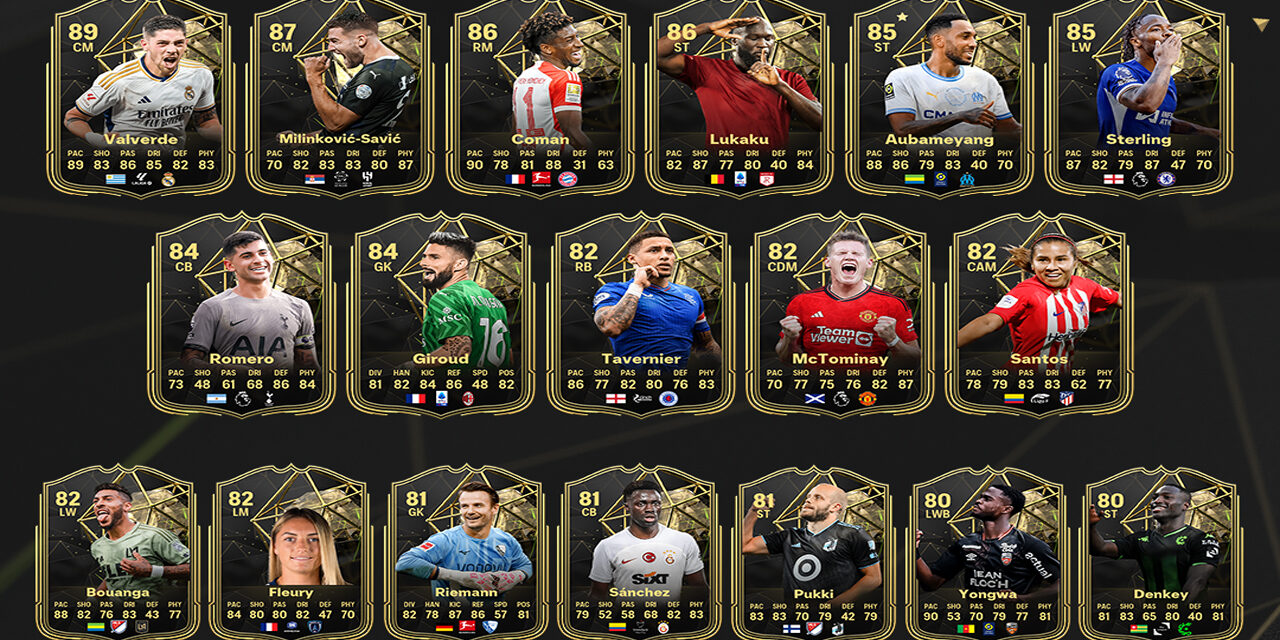Pick the Fleury 82 LM card
Image resolution: width=1280 pixels, height=640 pixels.
pos(291,552)
